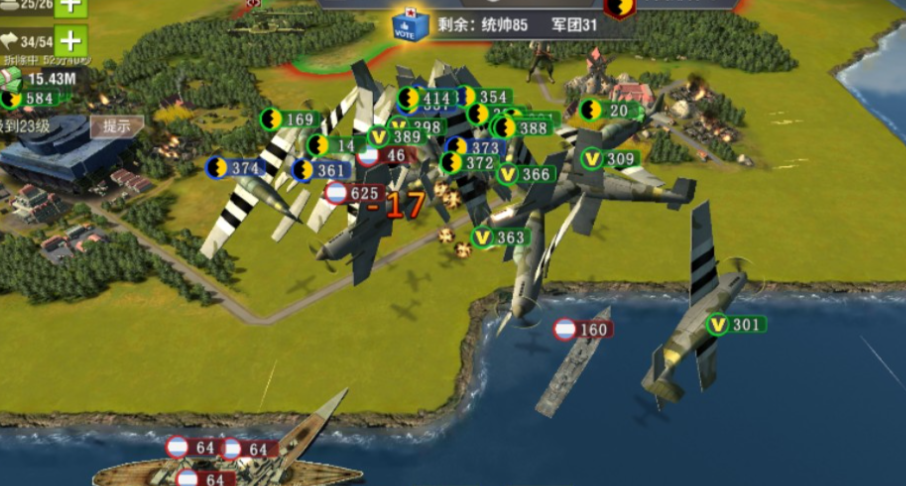The image size is (906, 486).
Task: Open the VOTE ballot box icon
Action: point(409,24)
